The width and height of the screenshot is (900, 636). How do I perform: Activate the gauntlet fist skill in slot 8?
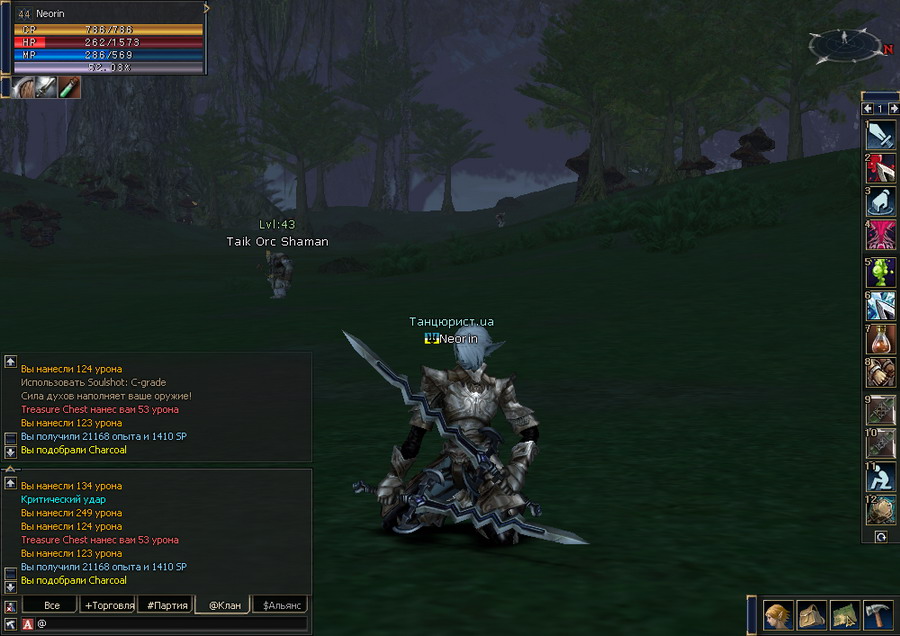tap(881, 374)
